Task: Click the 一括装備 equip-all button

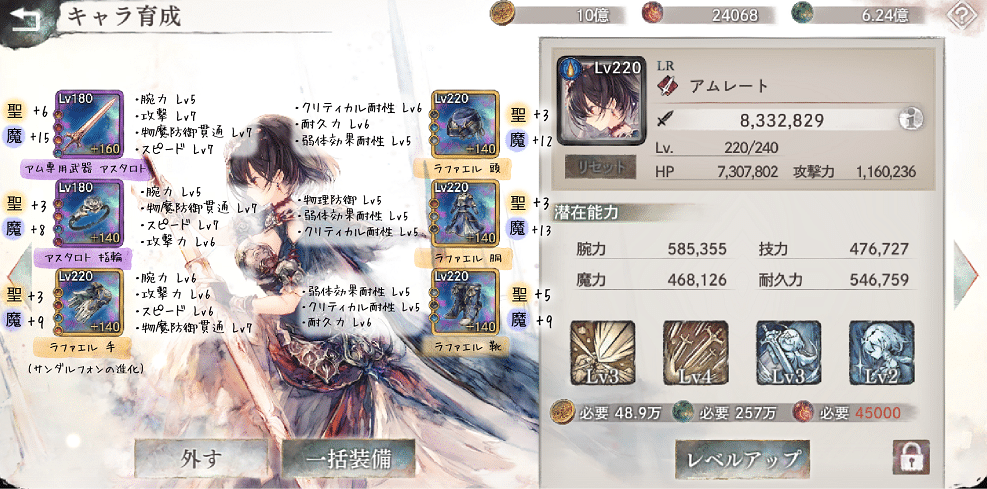Action: (x=346, y=459)
